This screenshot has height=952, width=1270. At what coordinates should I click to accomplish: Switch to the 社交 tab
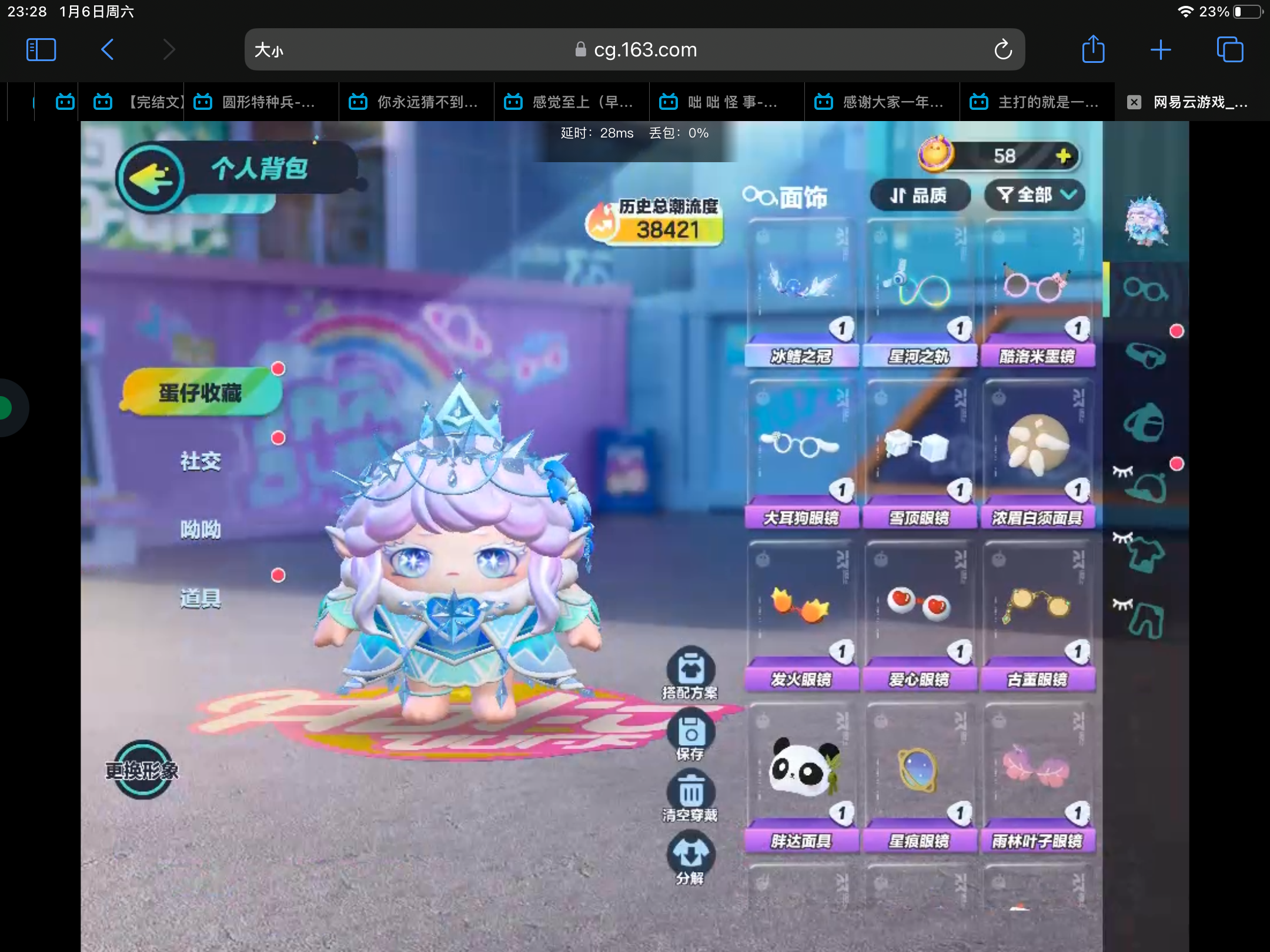pos(200,461)
